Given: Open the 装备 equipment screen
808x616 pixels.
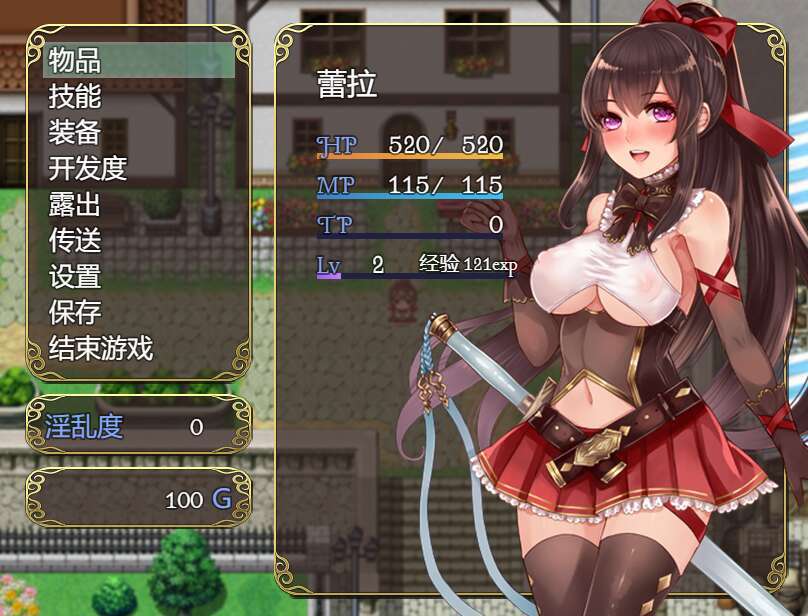Looking at the screenshot, I should click(76, 132).
